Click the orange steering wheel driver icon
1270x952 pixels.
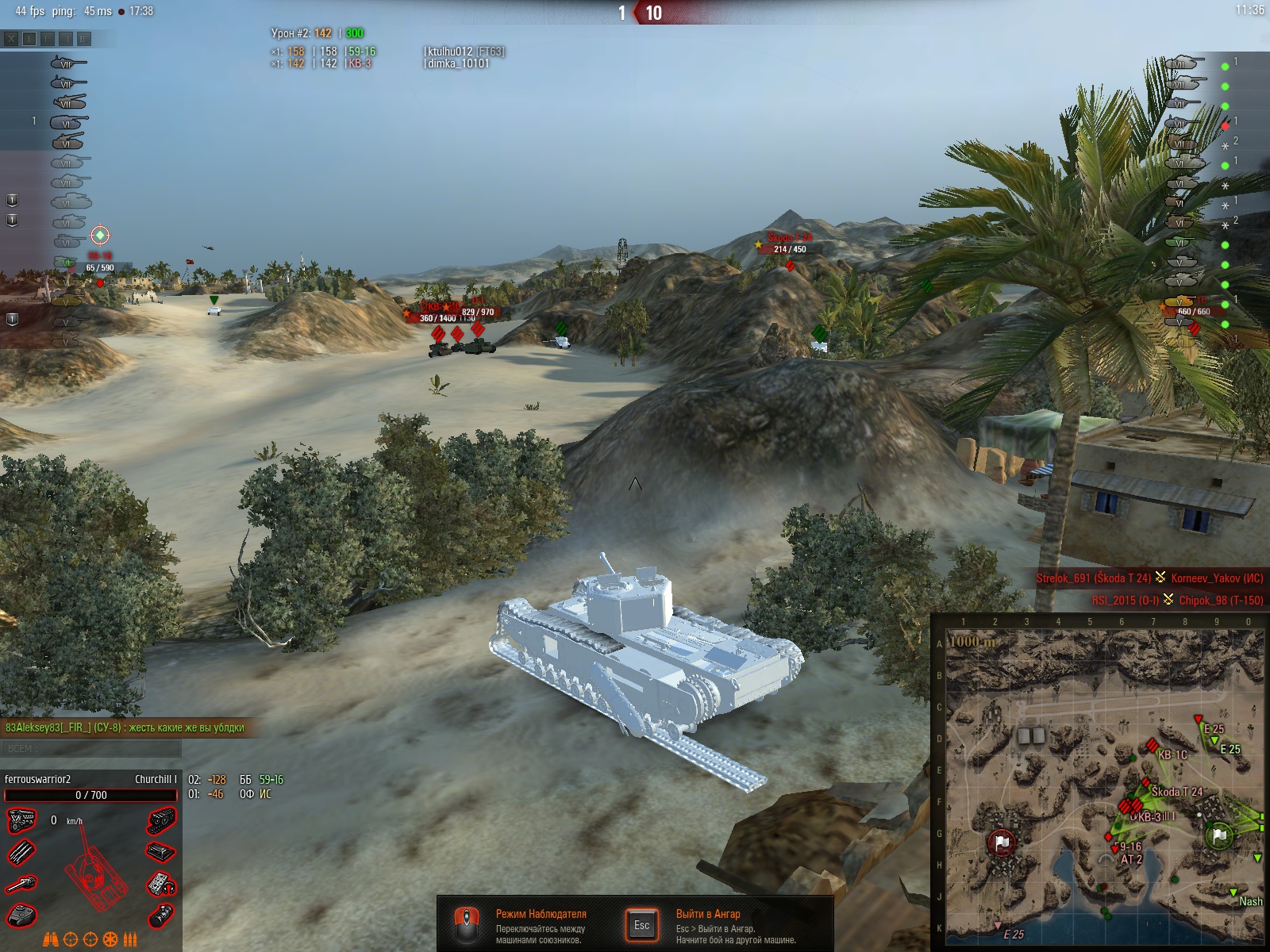click(110, 940)
